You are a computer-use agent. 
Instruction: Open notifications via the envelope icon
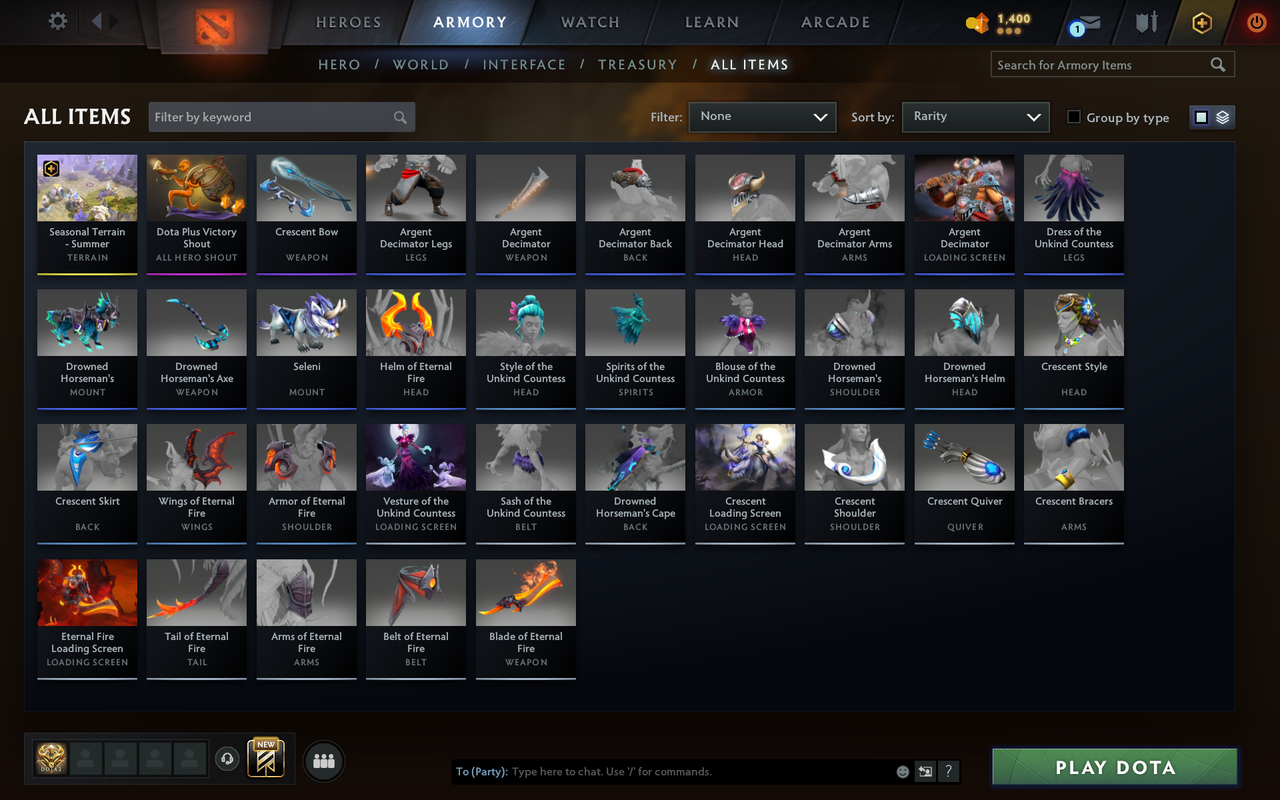click(1090, 22)
